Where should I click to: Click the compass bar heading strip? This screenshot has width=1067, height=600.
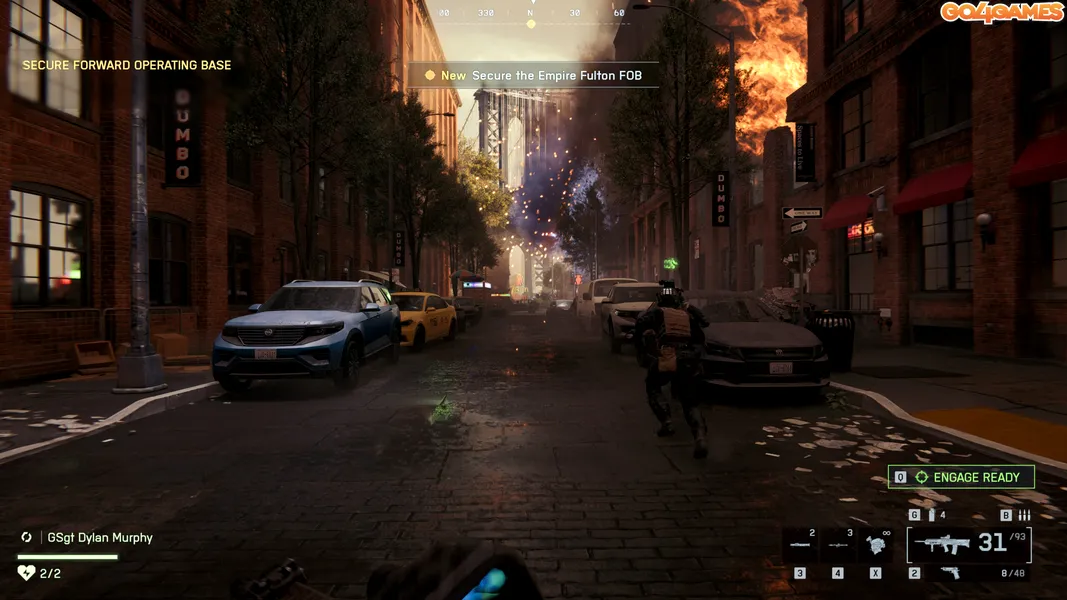pos(531,14)
